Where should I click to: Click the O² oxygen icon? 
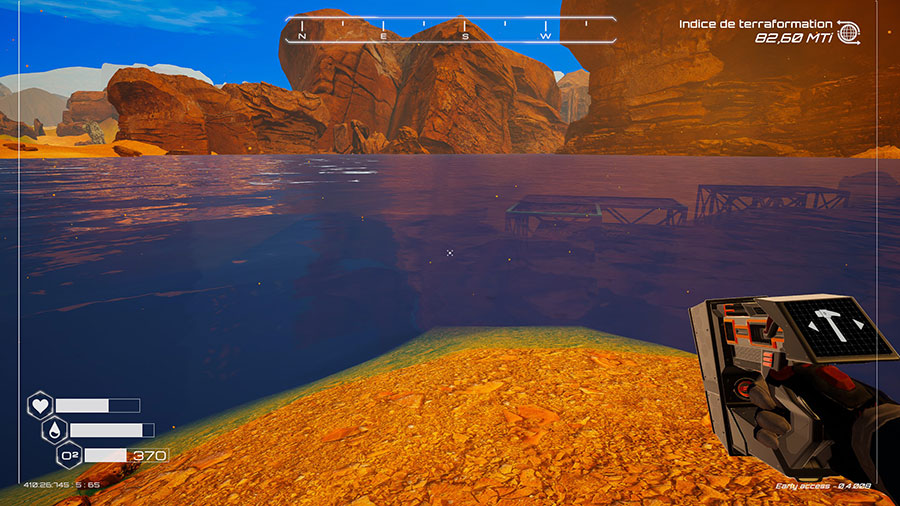70,456
